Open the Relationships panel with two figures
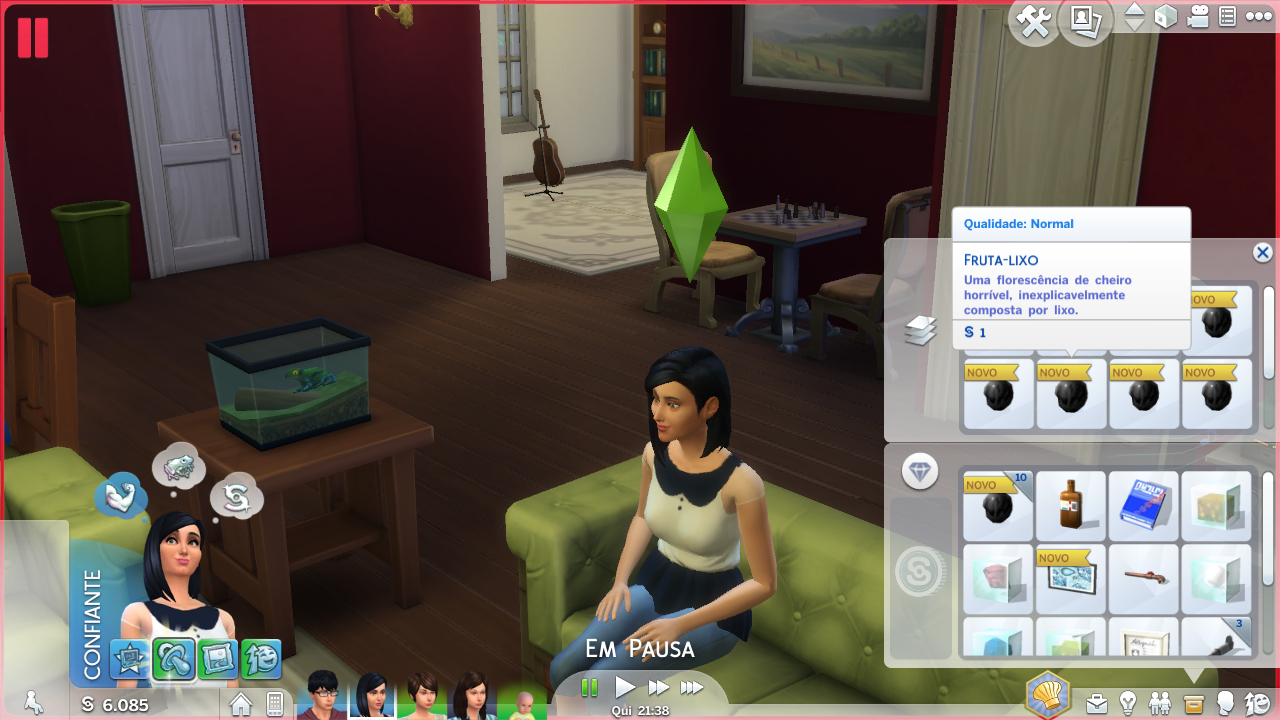The height and width of the screenshot is (720, 1280). 1160,703
